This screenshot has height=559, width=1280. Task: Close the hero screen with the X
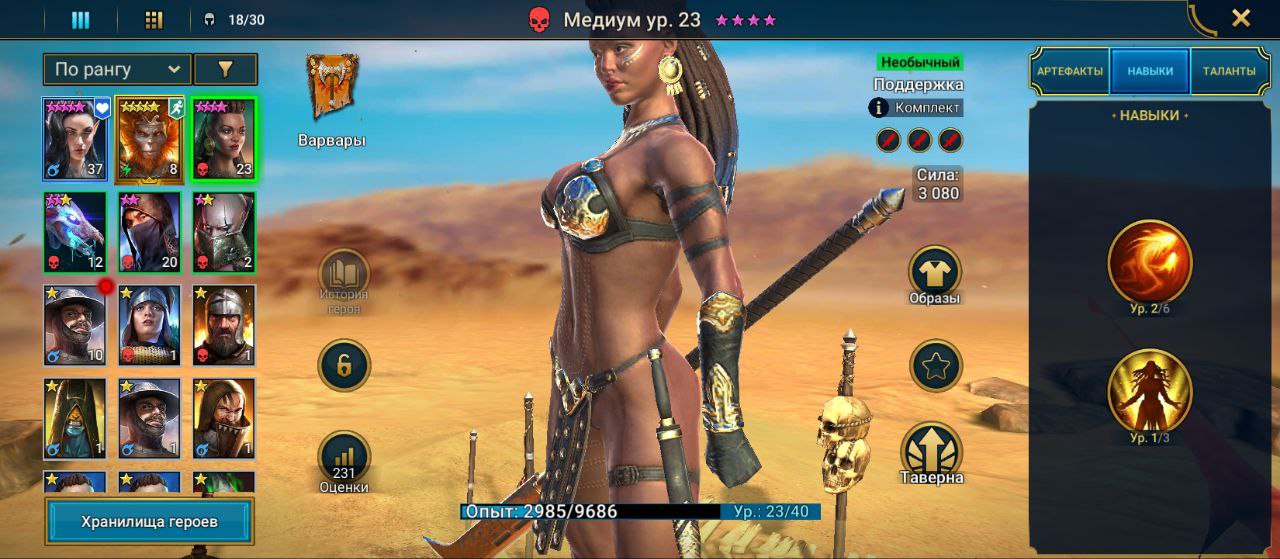1240,18
